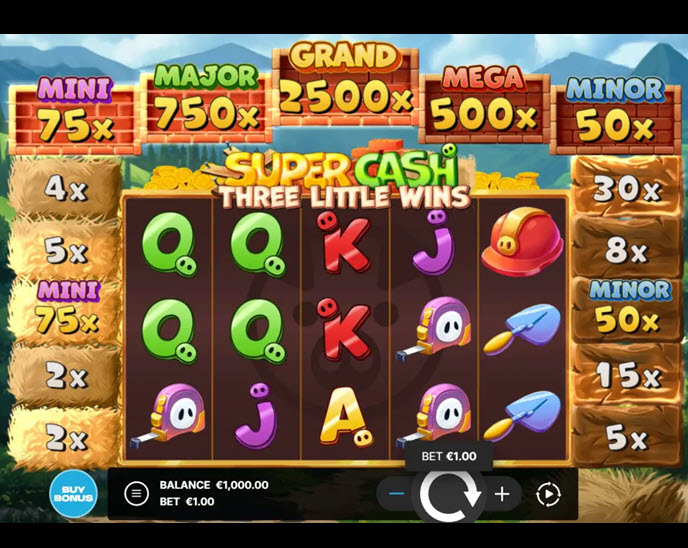Image resolution: width=688 pixels, height=548 pixels.
Task: Open the hamburger menu
Action: (x=136, y=493)
